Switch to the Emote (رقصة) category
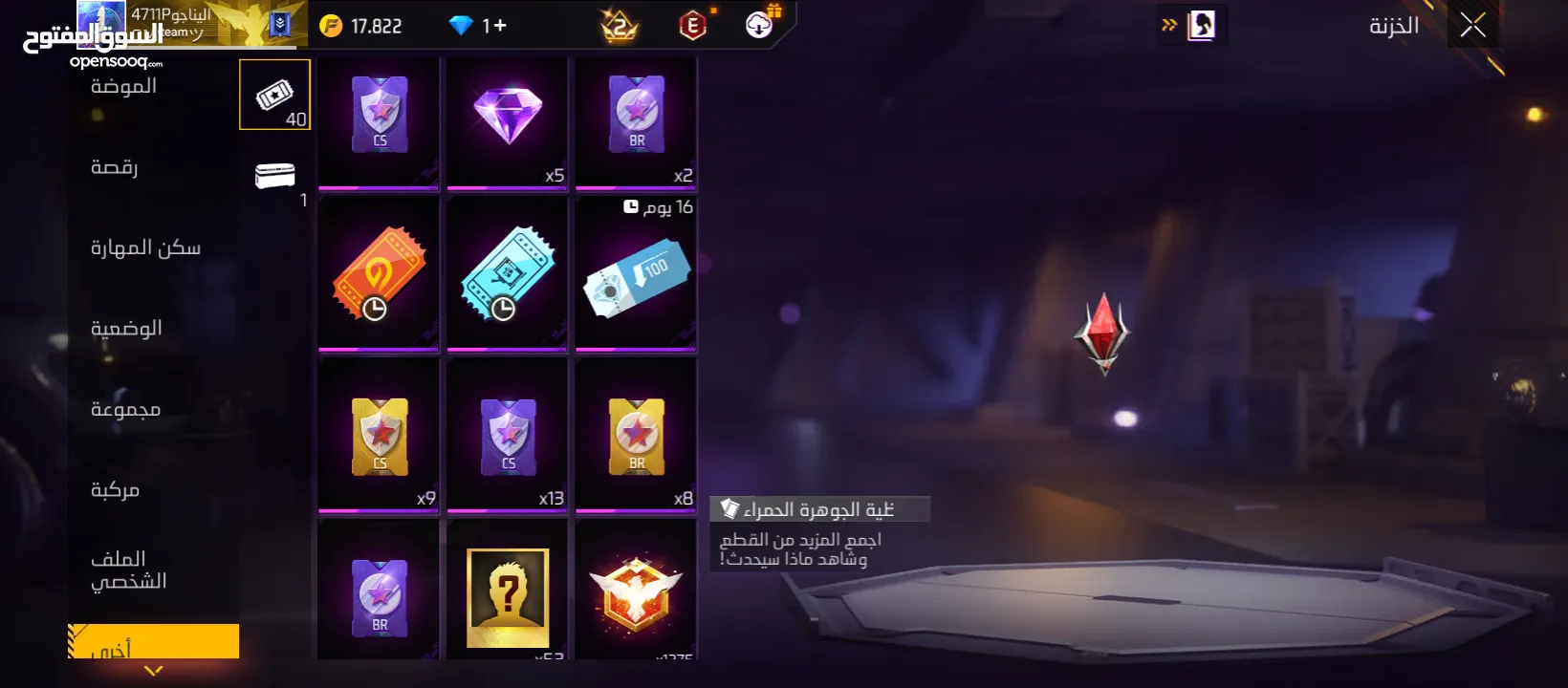This screenshot has height=688, width=1568. (115, 168)
